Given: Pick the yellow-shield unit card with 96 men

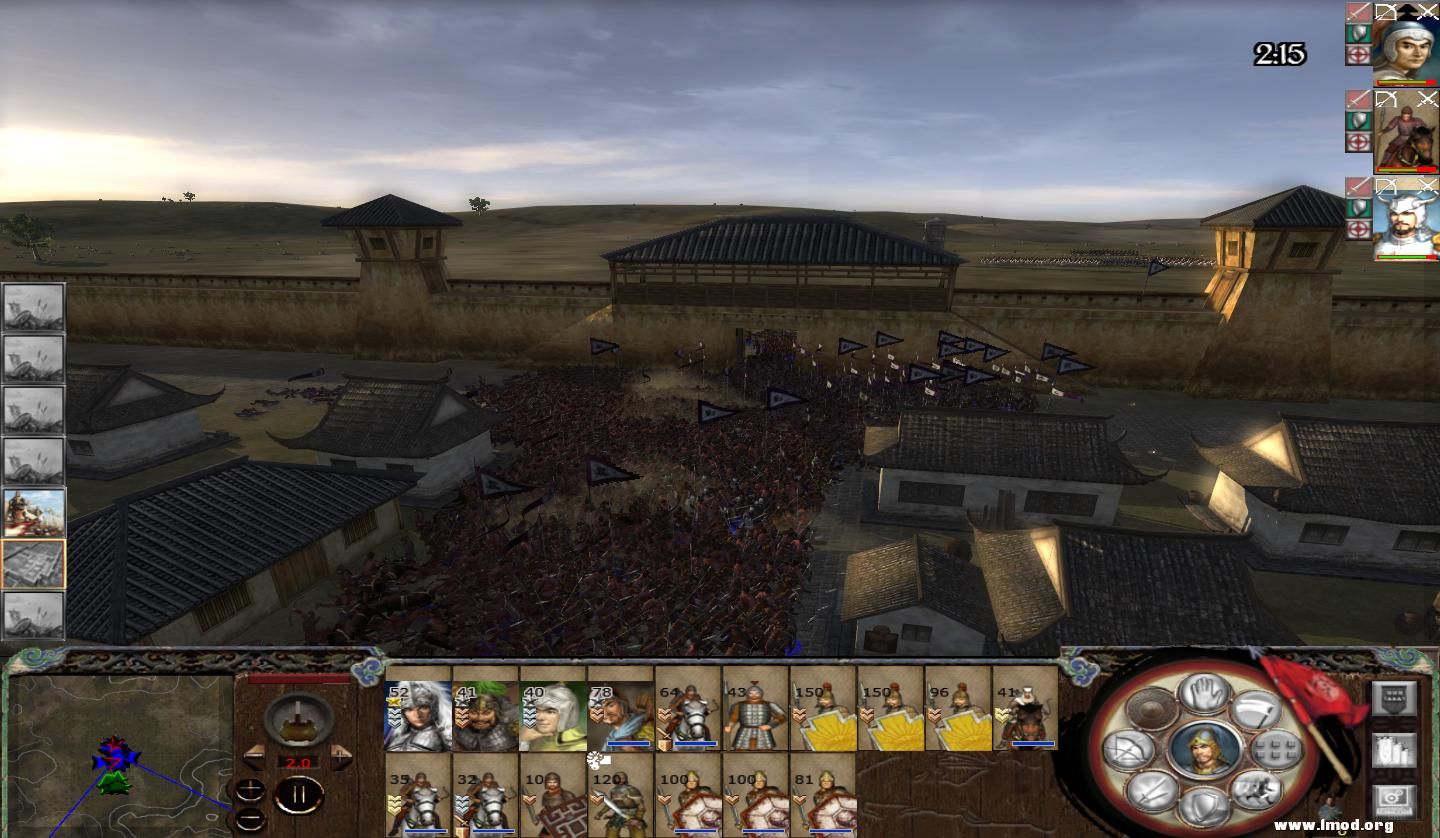Looking at the screenshot, I should 958,715.
